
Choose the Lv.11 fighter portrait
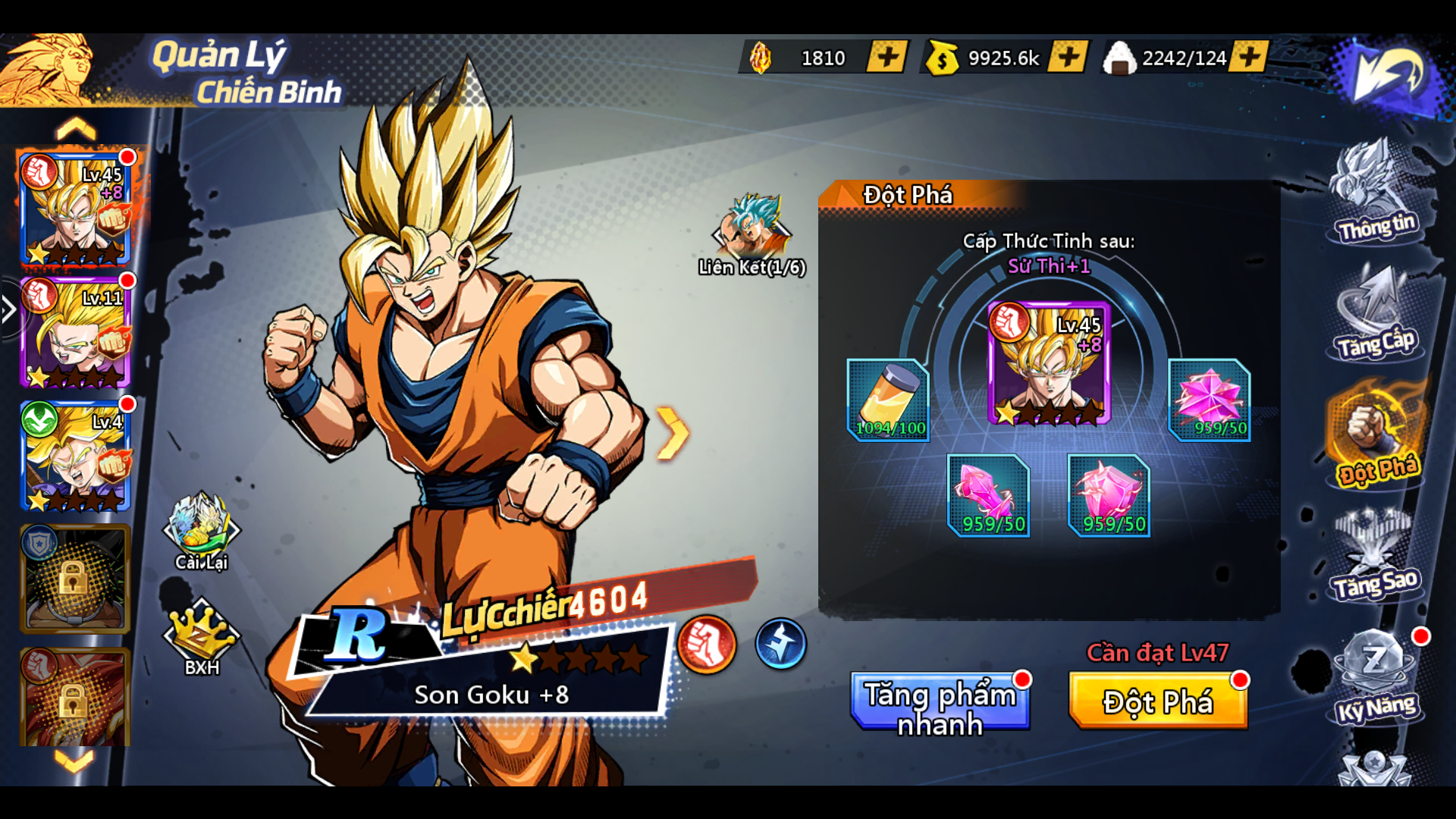(x=76, y=332)
